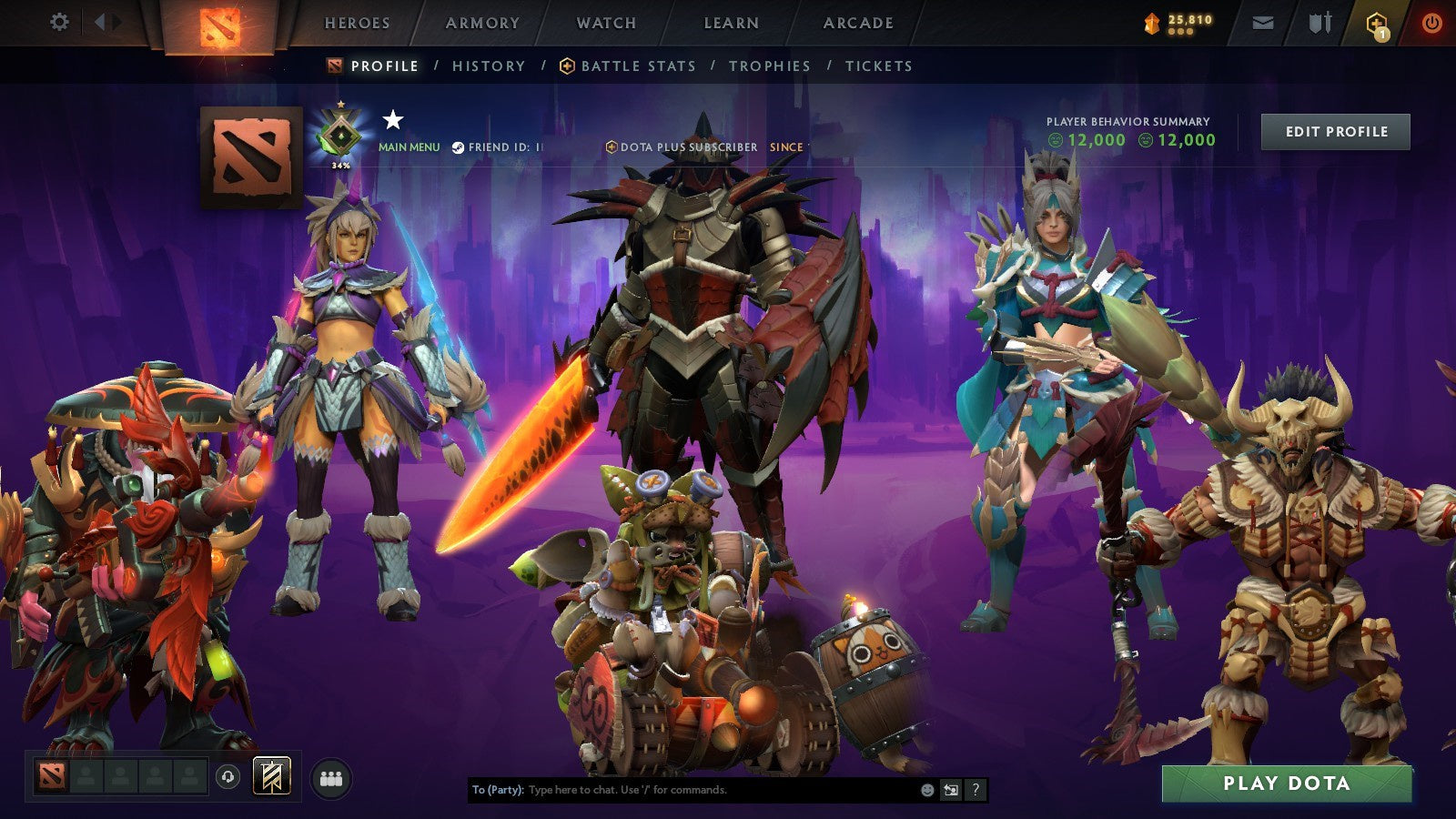Click the back navigation arrow near the gear
The width and height of the screenshot is (1456, 819).
pos(98,20)
